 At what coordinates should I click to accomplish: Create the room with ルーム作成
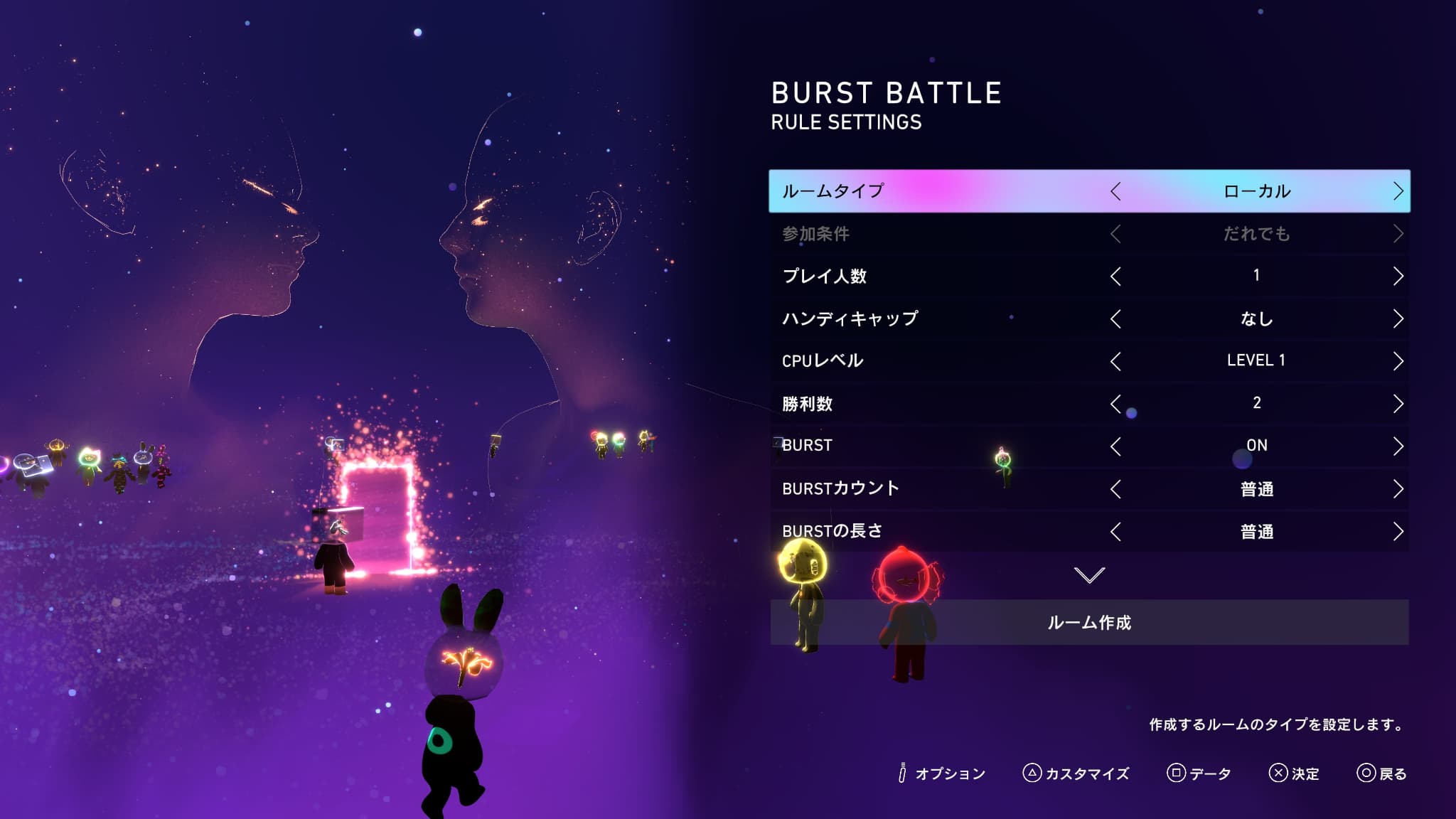pos(1089,623)
